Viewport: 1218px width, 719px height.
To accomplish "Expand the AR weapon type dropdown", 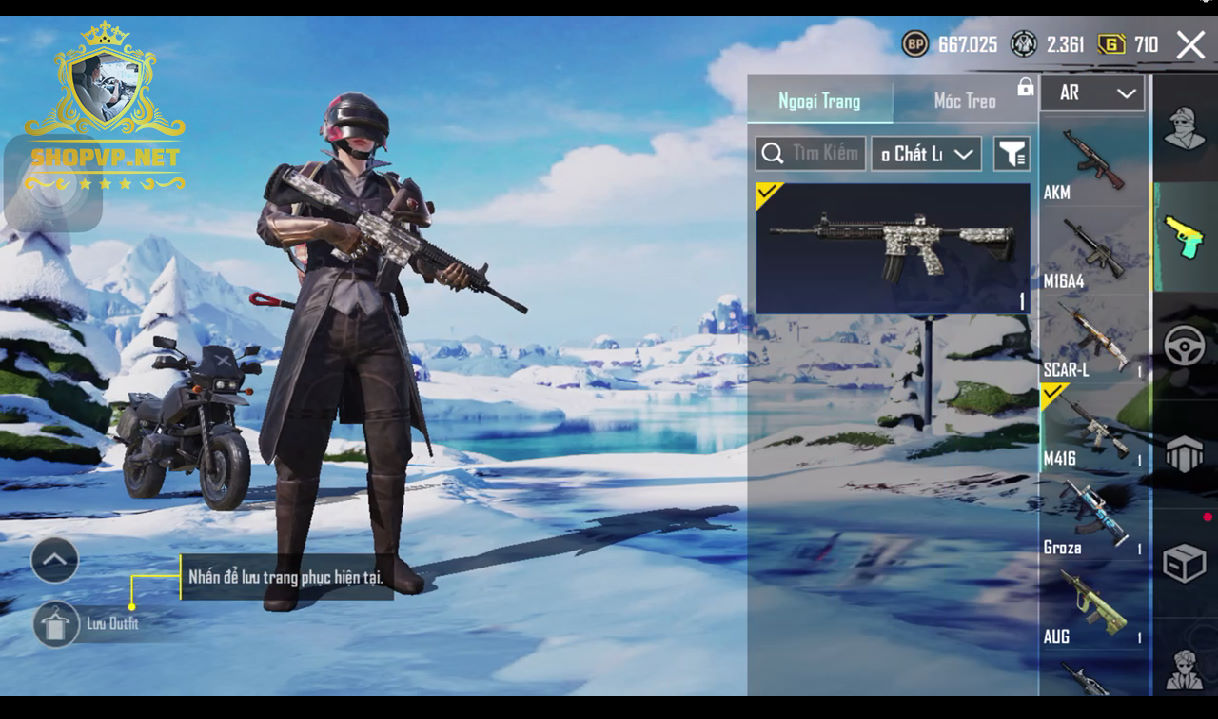I will pyautogui.click(x=1093, y=93).
